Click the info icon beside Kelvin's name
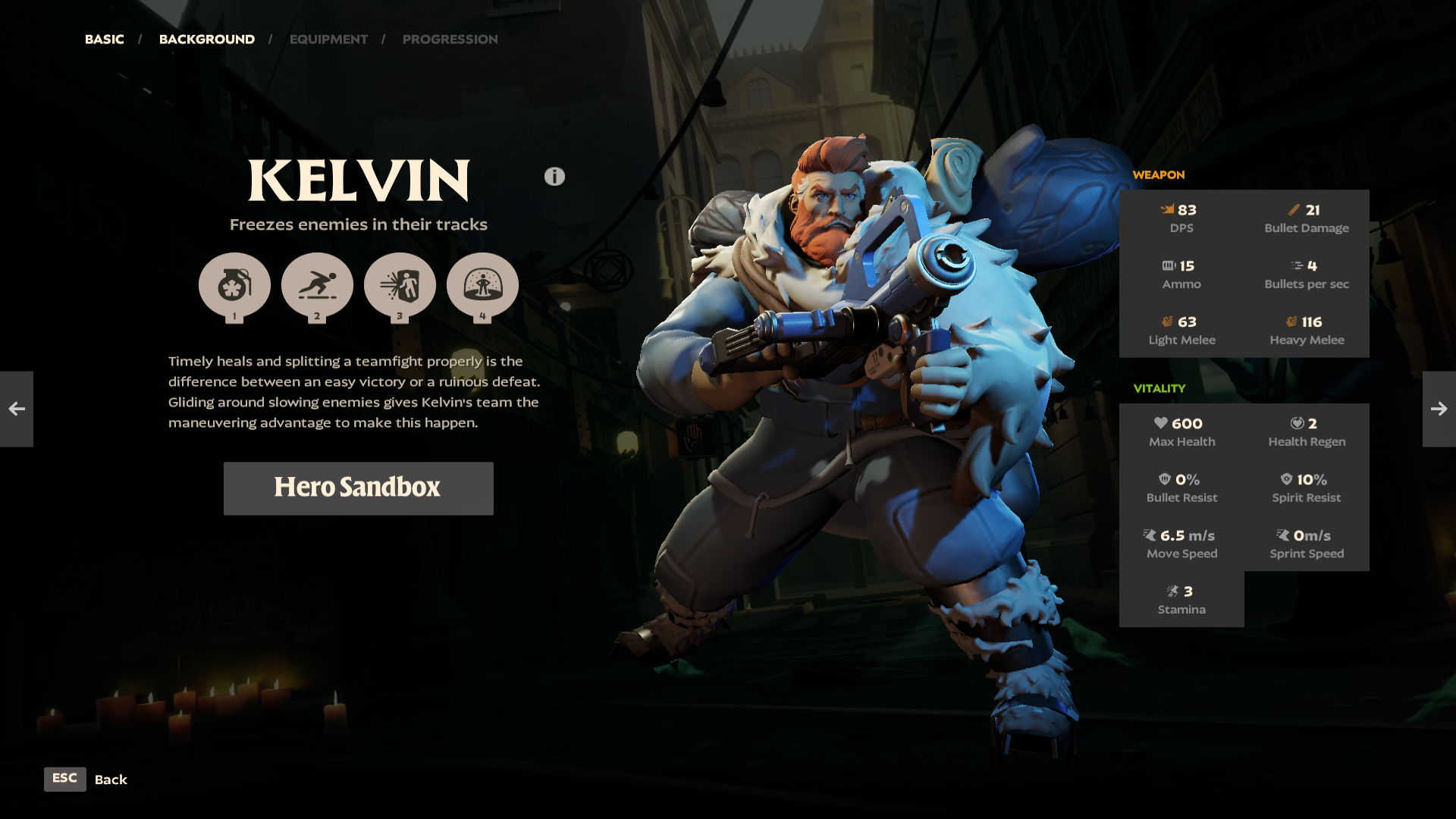Screen dimensions: 1456x819 [x=554, y=177]
